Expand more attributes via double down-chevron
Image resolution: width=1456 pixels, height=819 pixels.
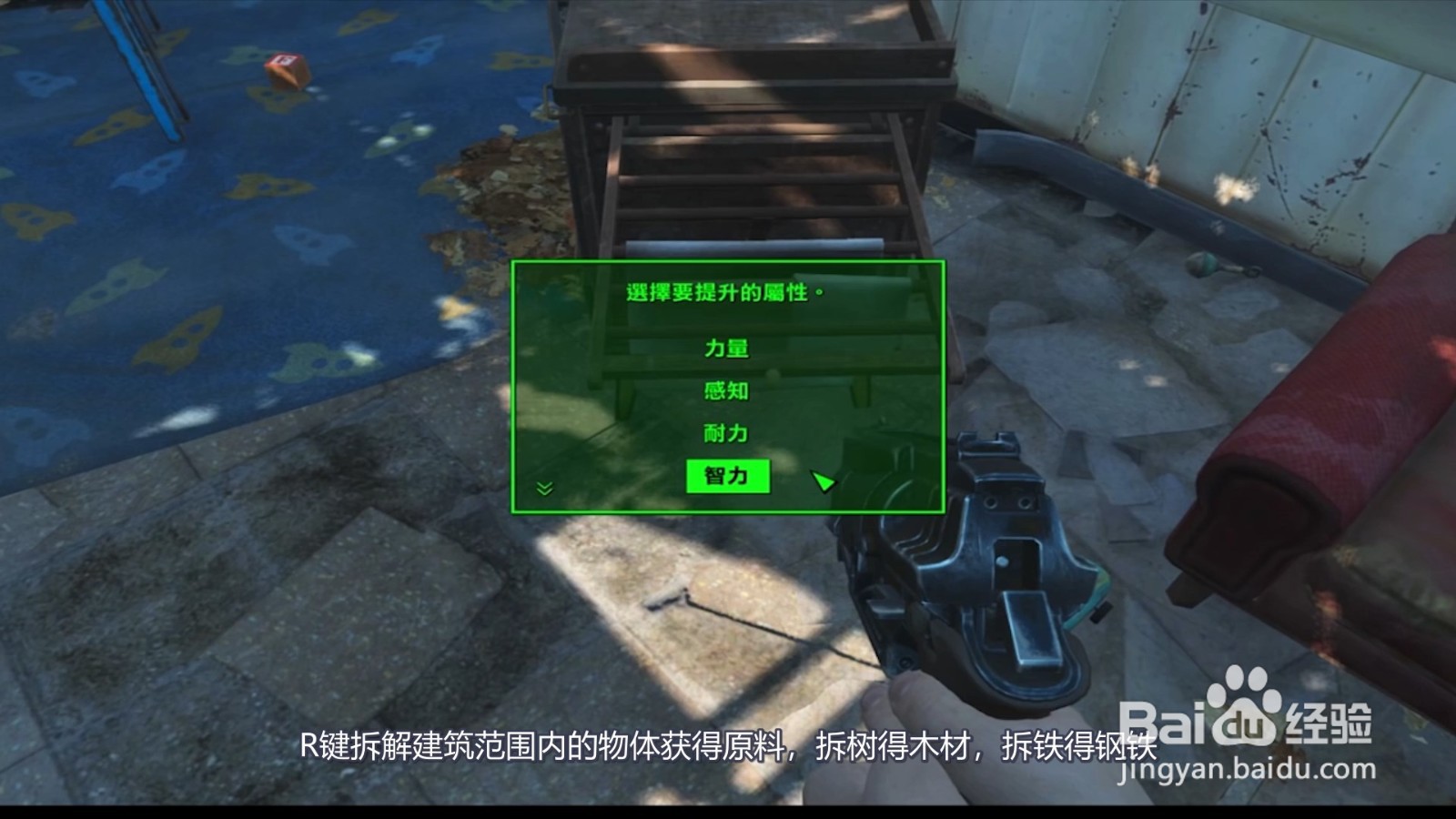[x=543, y=488]
